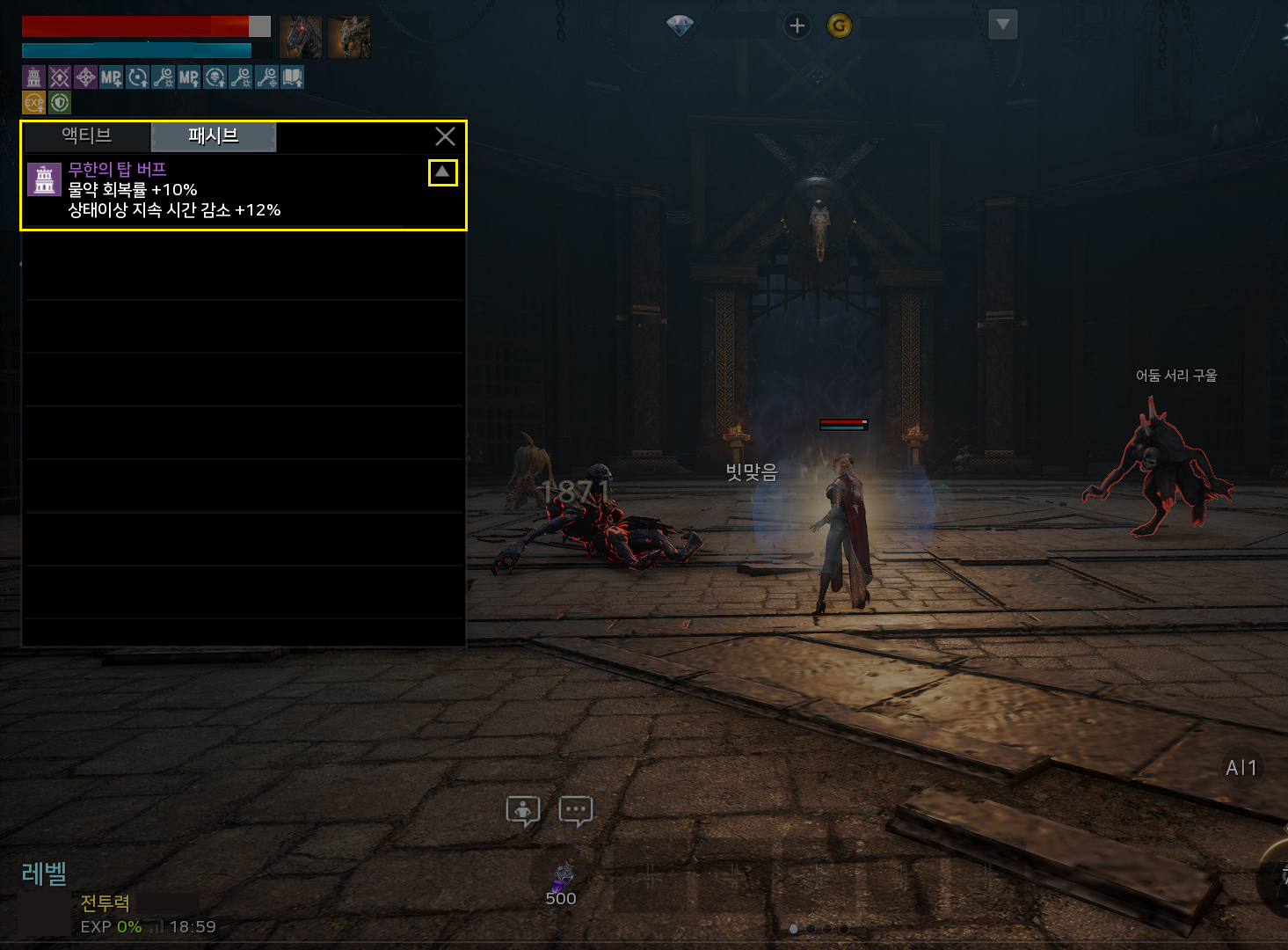Open the stone dragon portrait
The width and height of the screenshot is (1288, 950).
pyautogui.click(x=349, y=37)
